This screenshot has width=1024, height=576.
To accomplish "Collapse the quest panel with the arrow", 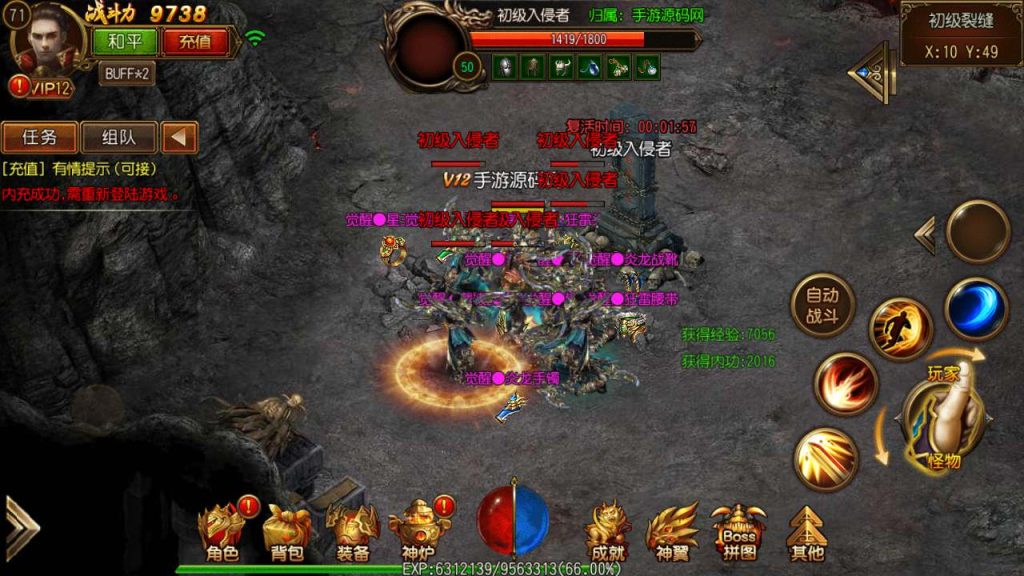I will pyautogui.click(x=180, y=137).
